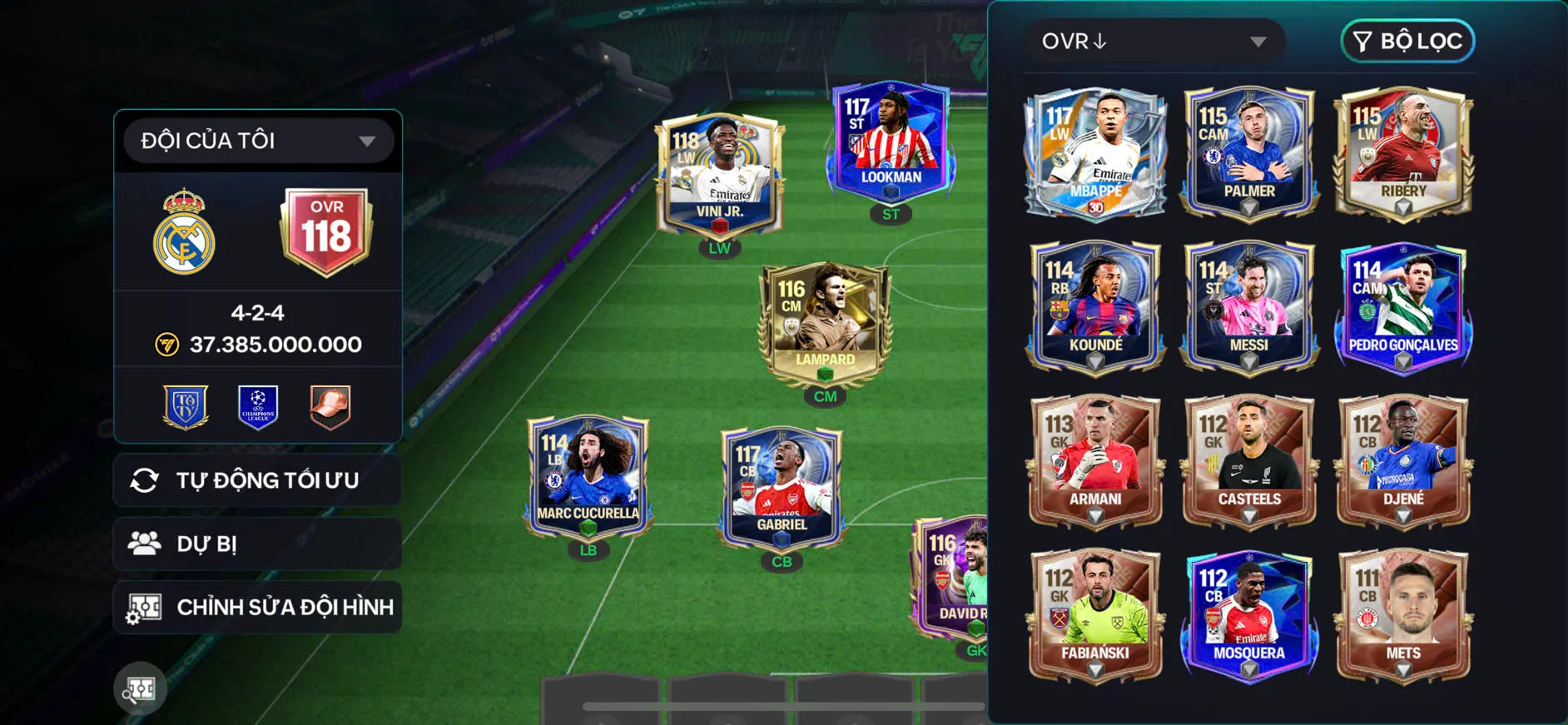
Task: Click Lookman's striker card on the pitch
Action: [891, 142]
